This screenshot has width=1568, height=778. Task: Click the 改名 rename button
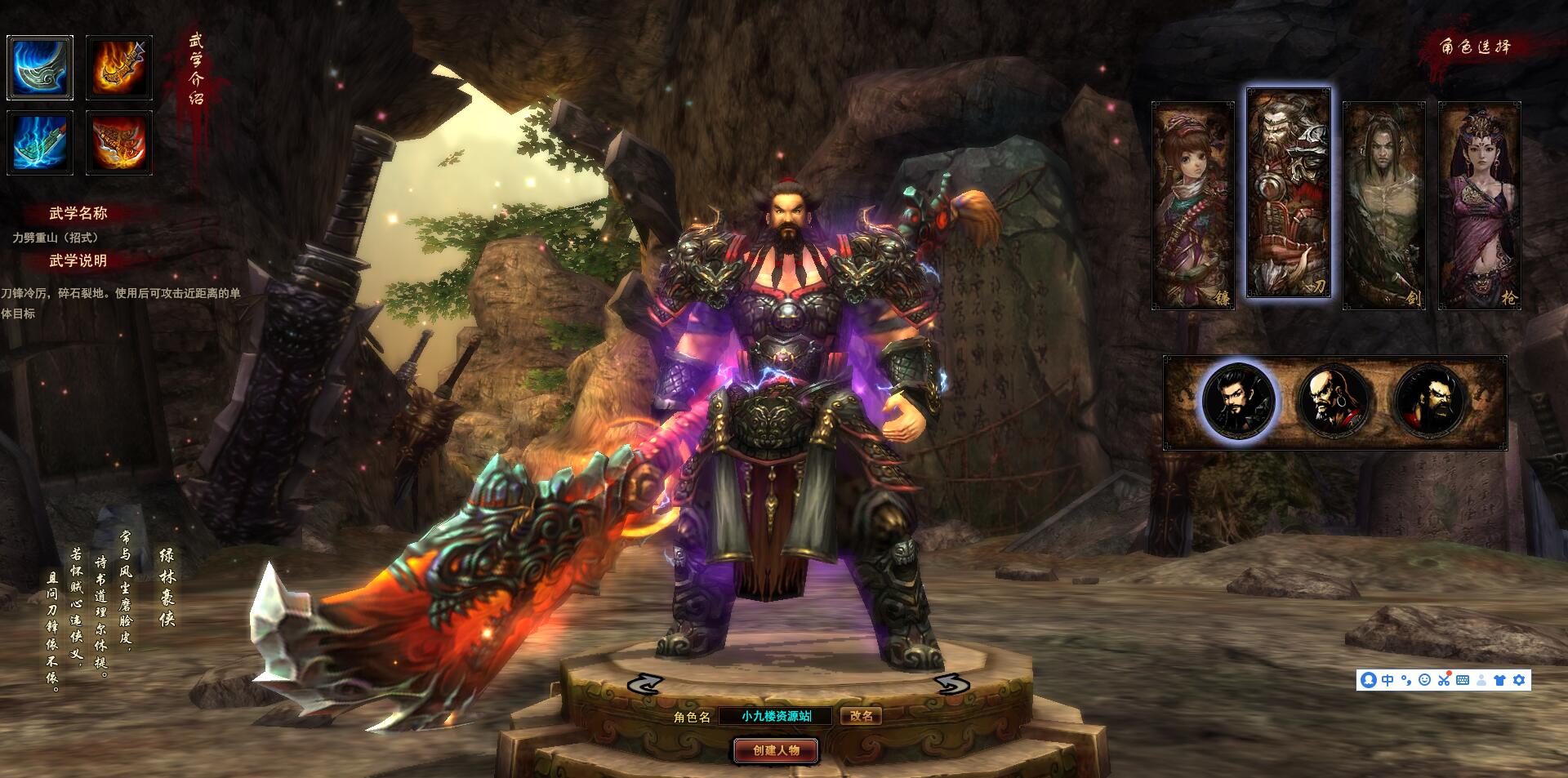point(861,716)
